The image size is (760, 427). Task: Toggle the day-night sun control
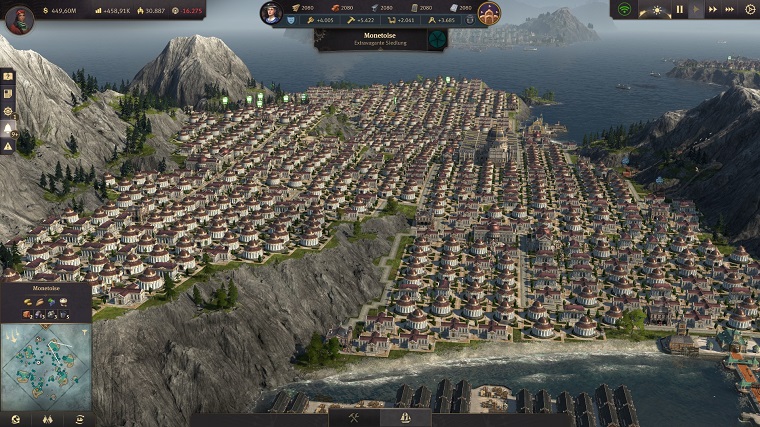click(657, 10)
